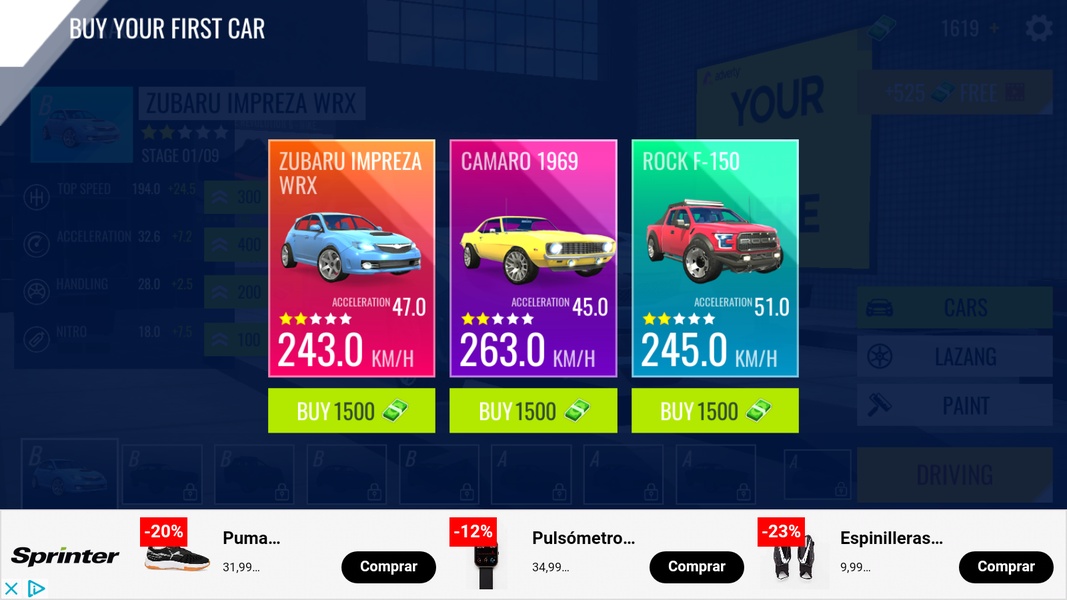Buy the Zubaru Impreza WRX for 1500
The height and width of the screenshot is (600, 1067).
tap(351, 411)
